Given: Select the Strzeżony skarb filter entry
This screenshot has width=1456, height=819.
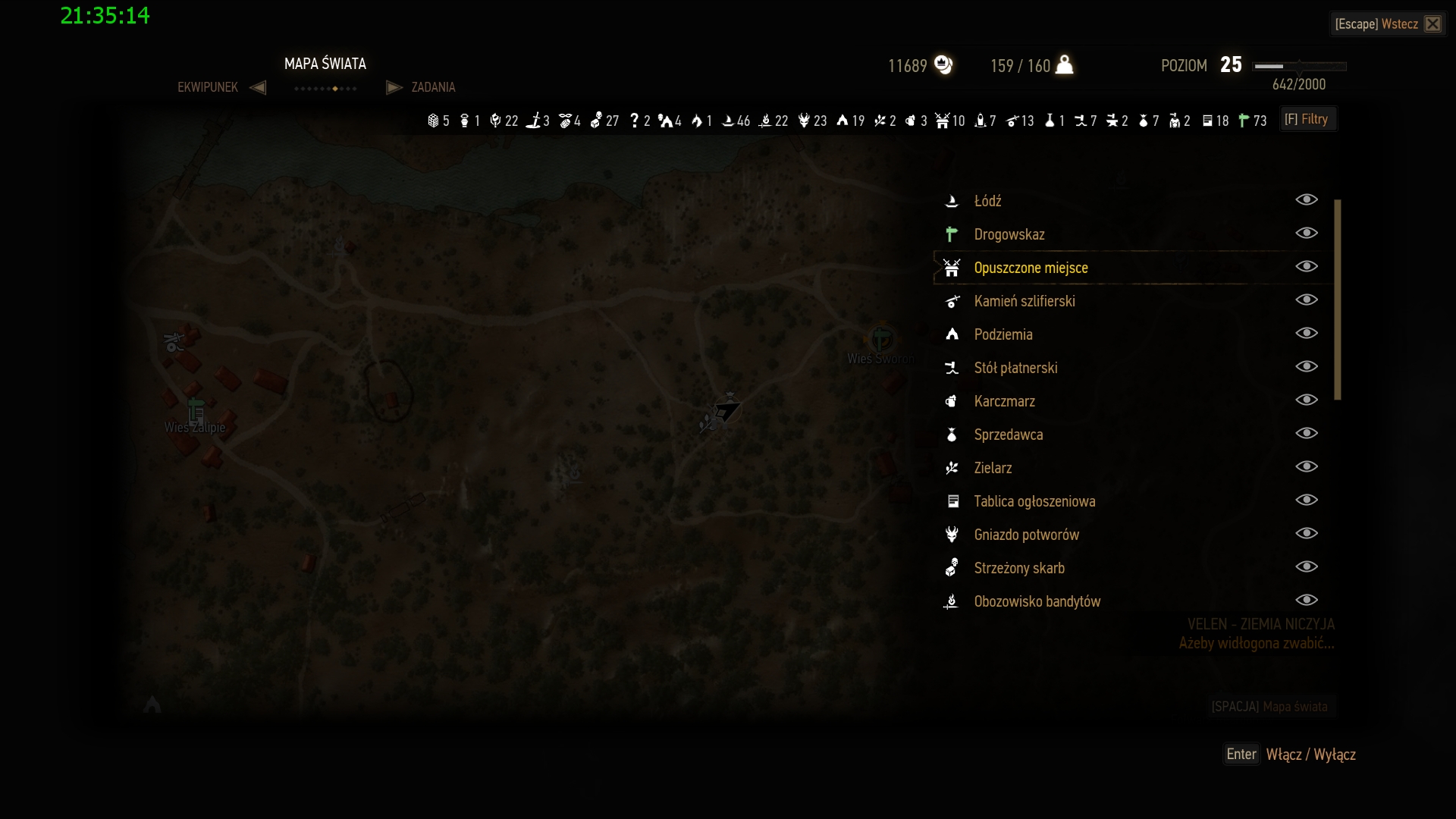Looking at the screenshot, I should [1018, 568].
